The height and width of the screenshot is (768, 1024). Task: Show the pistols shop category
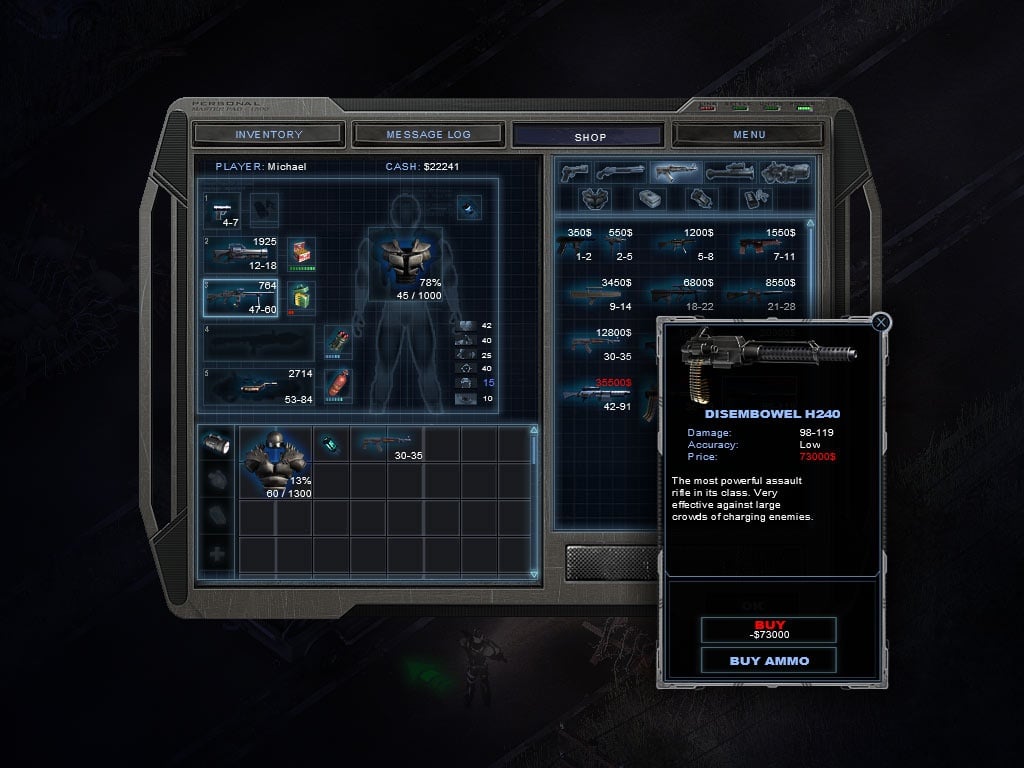pyautogui.click(x=574, y=172)
